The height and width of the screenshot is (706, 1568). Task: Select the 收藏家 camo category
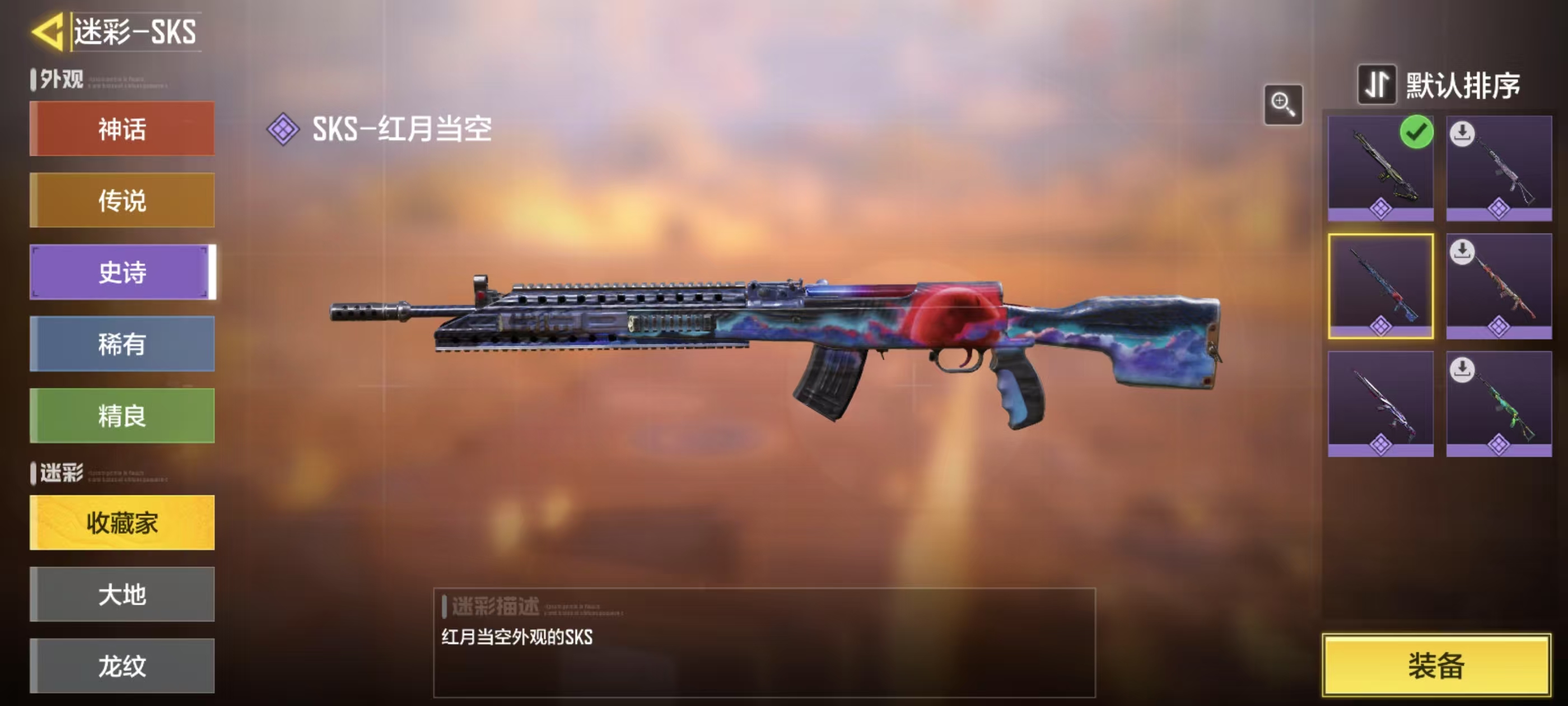pos(122,523)
